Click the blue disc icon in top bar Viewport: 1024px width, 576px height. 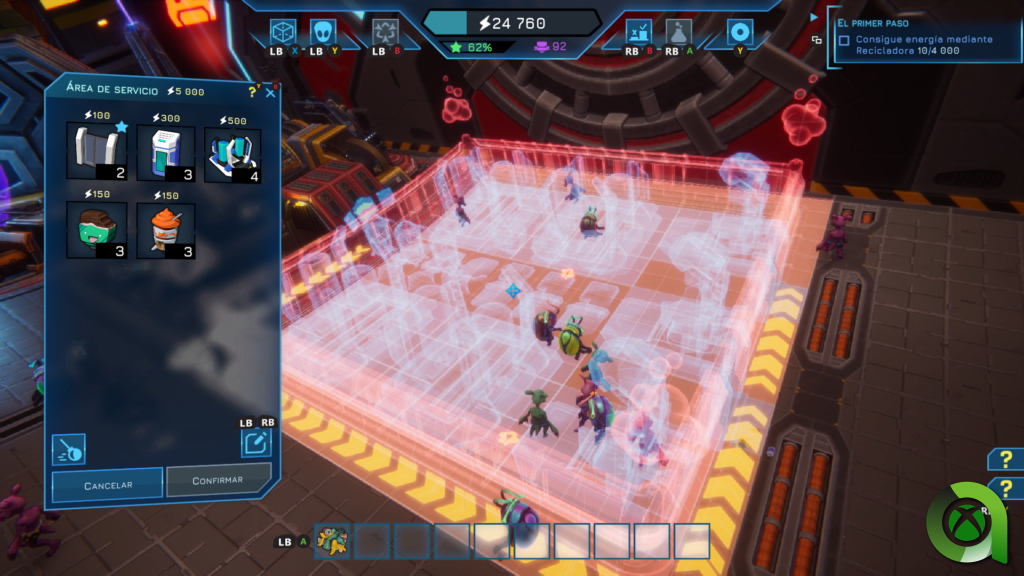tap(740, 31)
